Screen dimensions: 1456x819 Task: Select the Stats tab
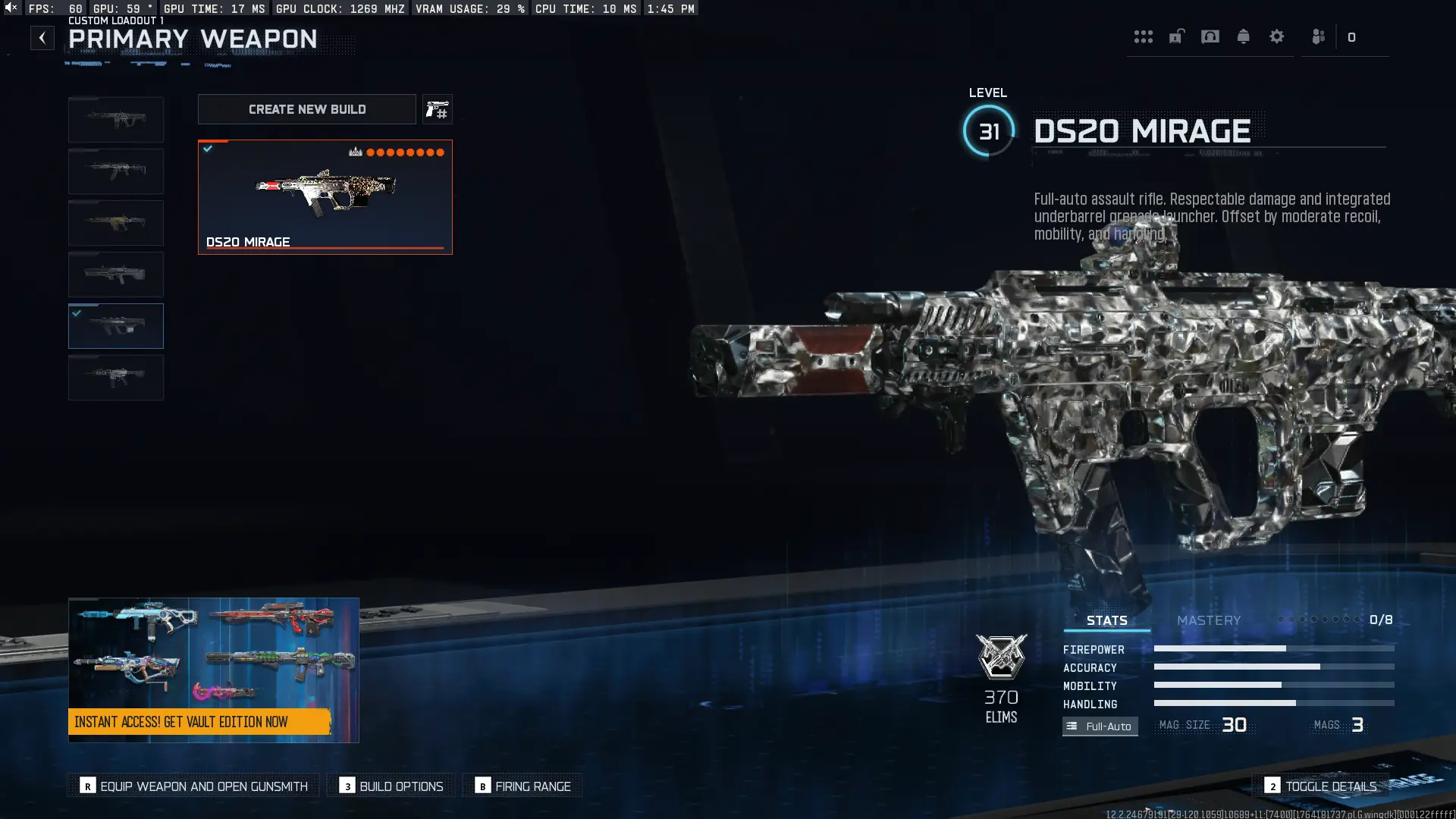(x=1107, y=620)
